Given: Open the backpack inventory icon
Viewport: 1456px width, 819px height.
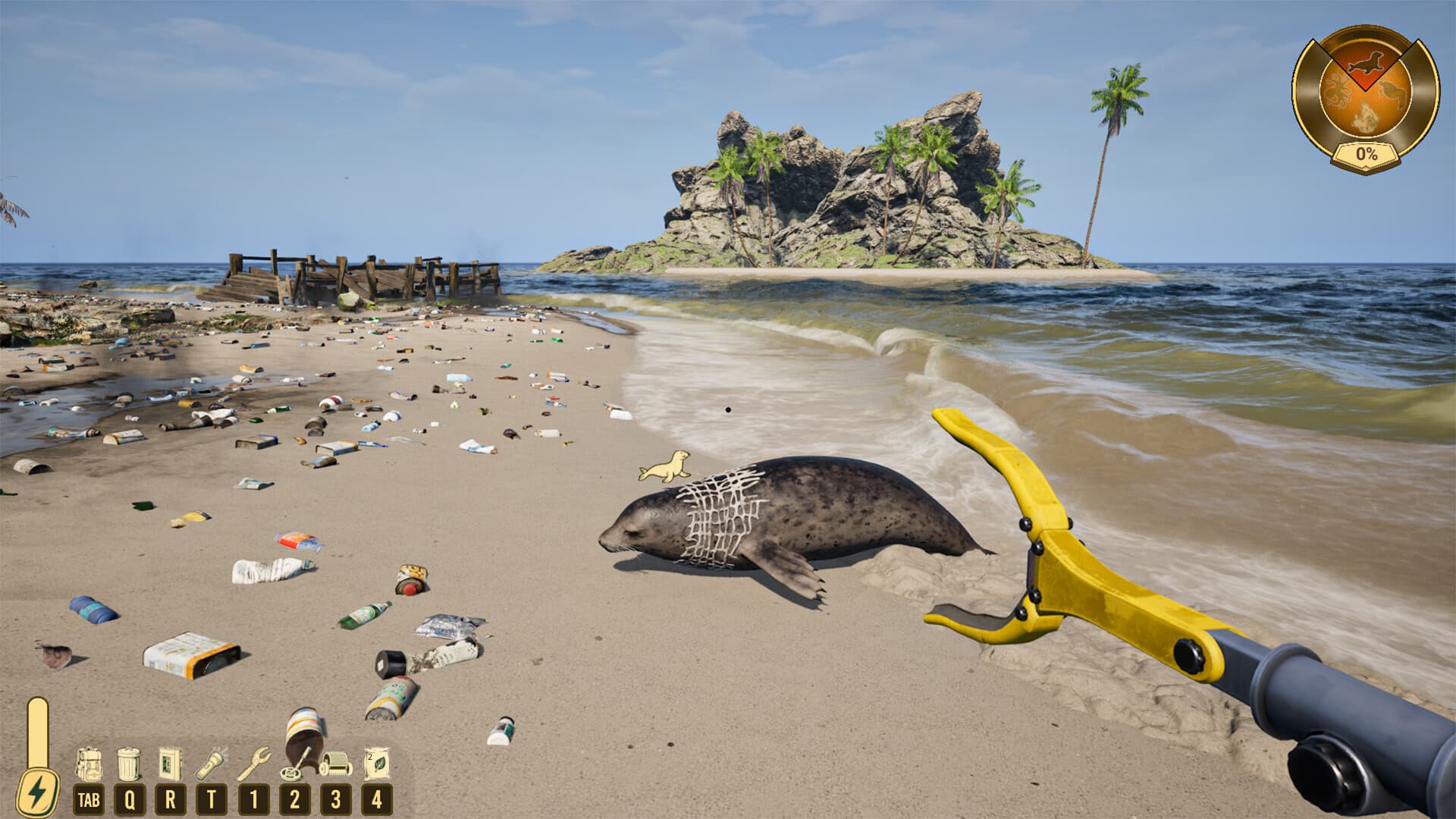Looking at the screenshot, I should coord(89,762).
